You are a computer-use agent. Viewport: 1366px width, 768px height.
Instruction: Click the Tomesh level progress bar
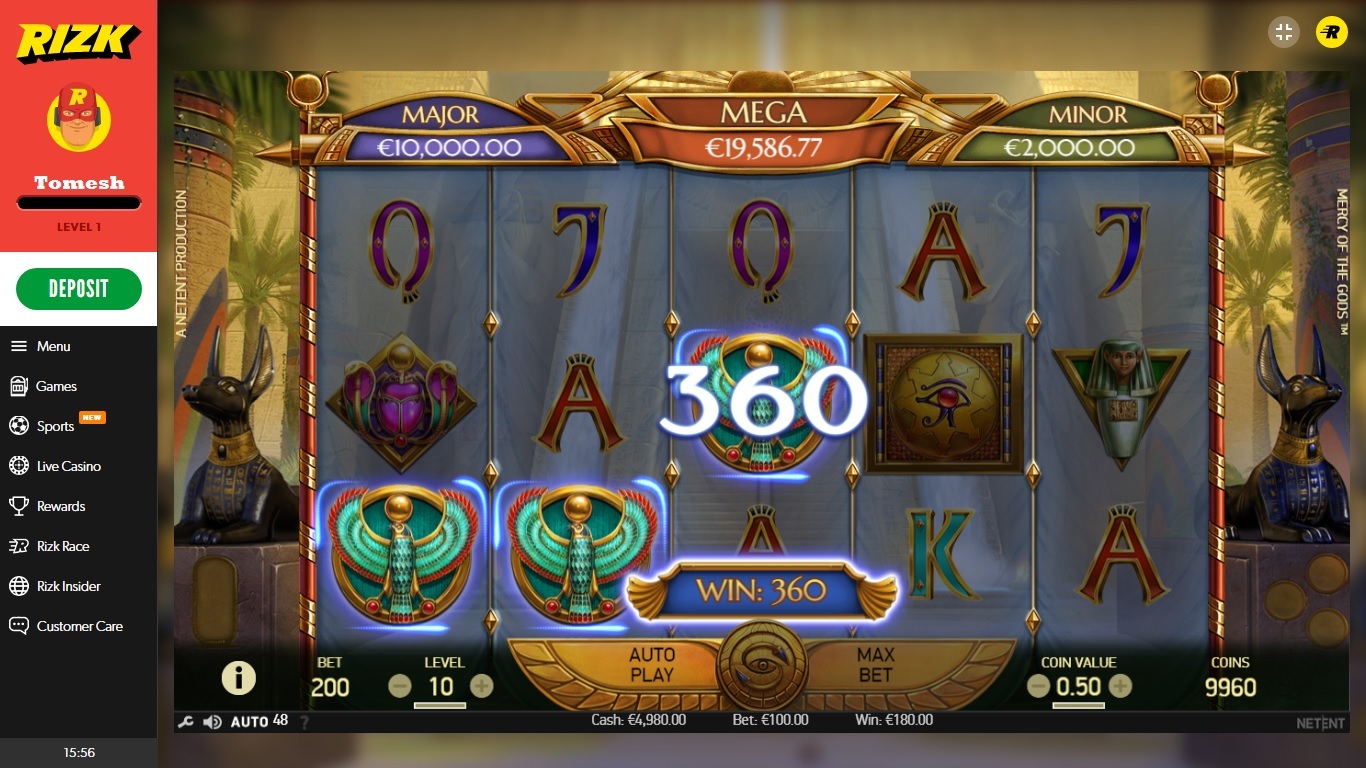click(x=78, y=203)
